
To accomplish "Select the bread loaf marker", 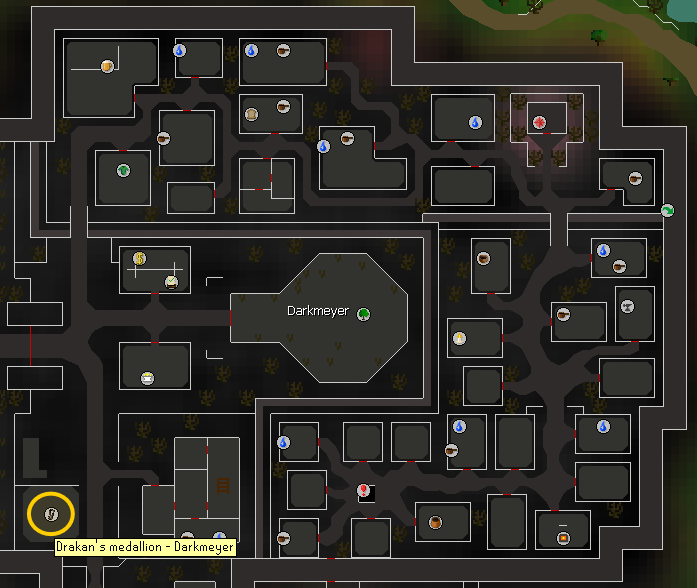I will click(x=252, y=114).
